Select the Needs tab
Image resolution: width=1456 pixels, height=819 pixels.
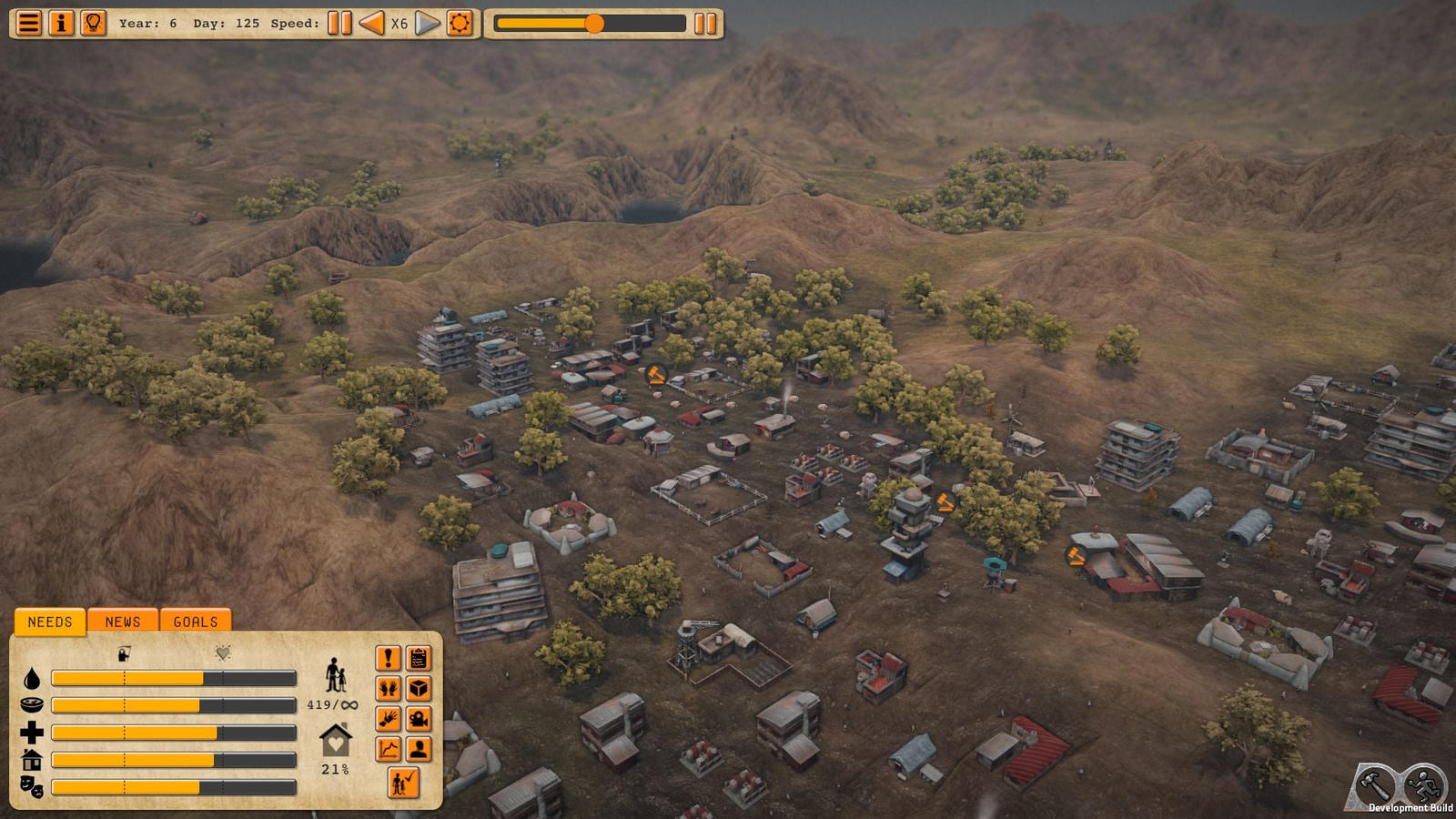[50, 622]
